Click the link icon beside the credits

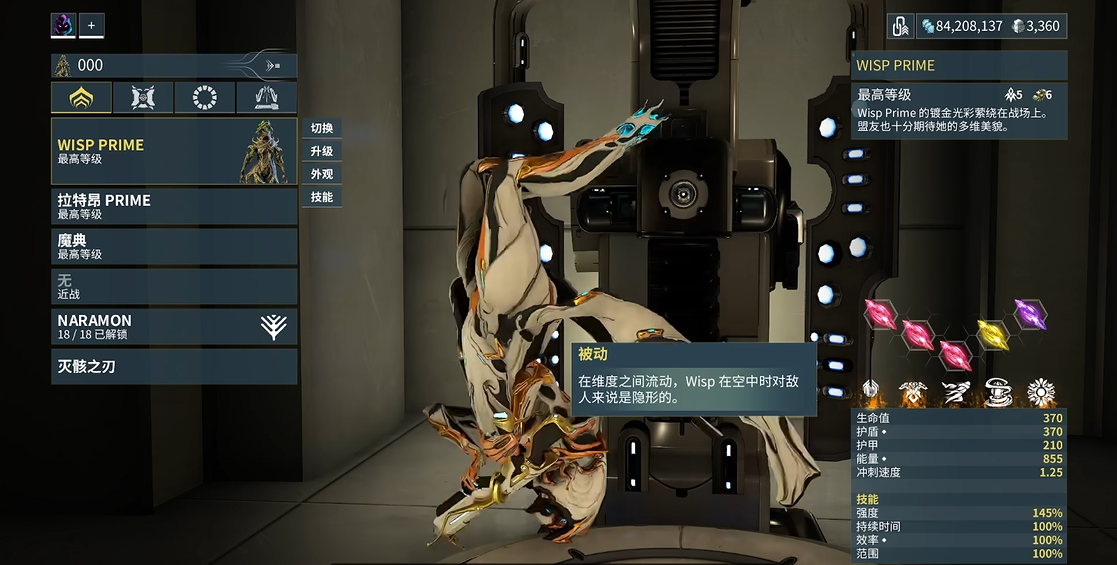click(901, 26)
